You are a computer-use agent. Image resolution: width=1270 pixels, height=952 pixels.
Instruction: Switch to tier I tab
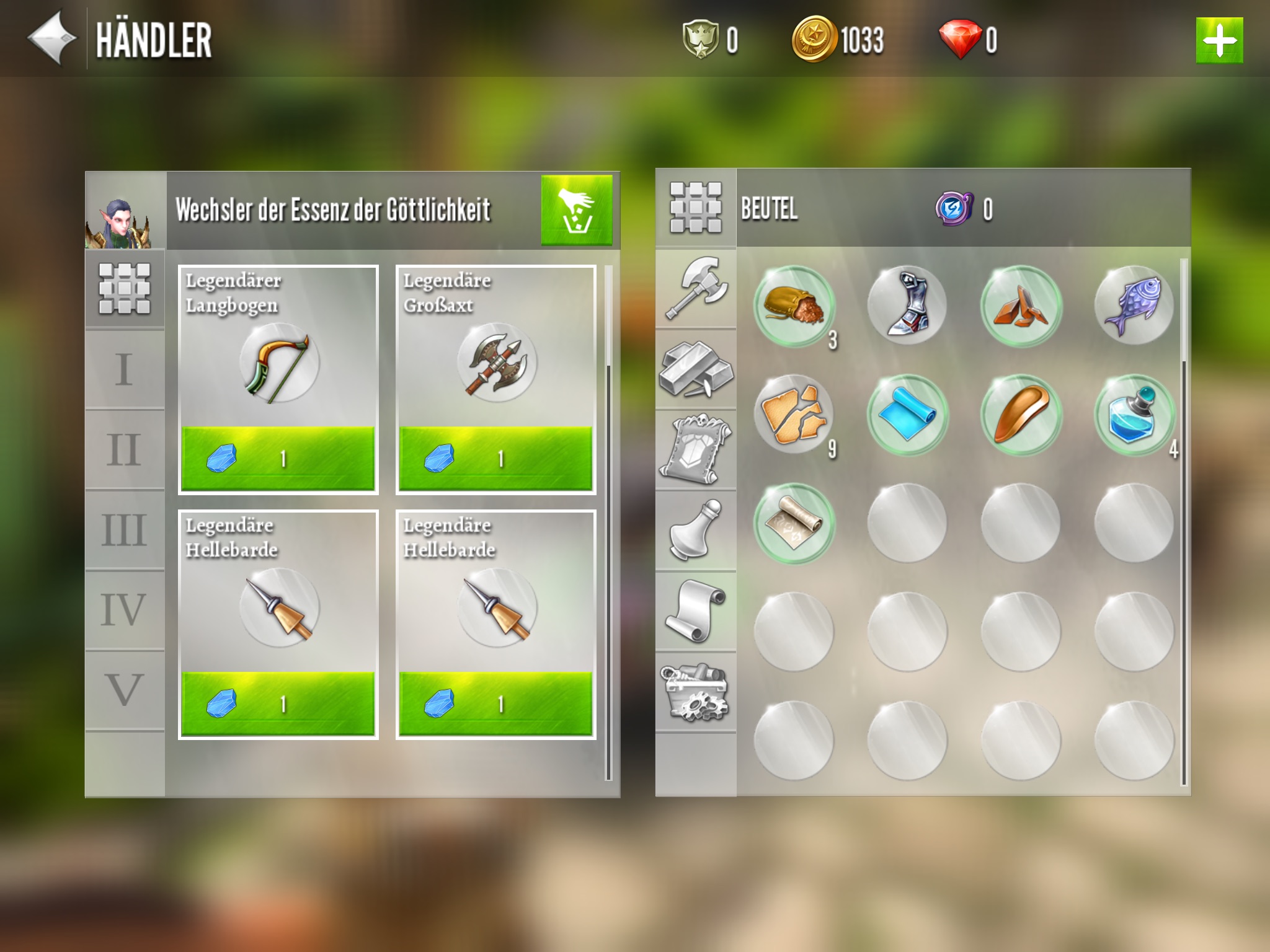[125, 369]
